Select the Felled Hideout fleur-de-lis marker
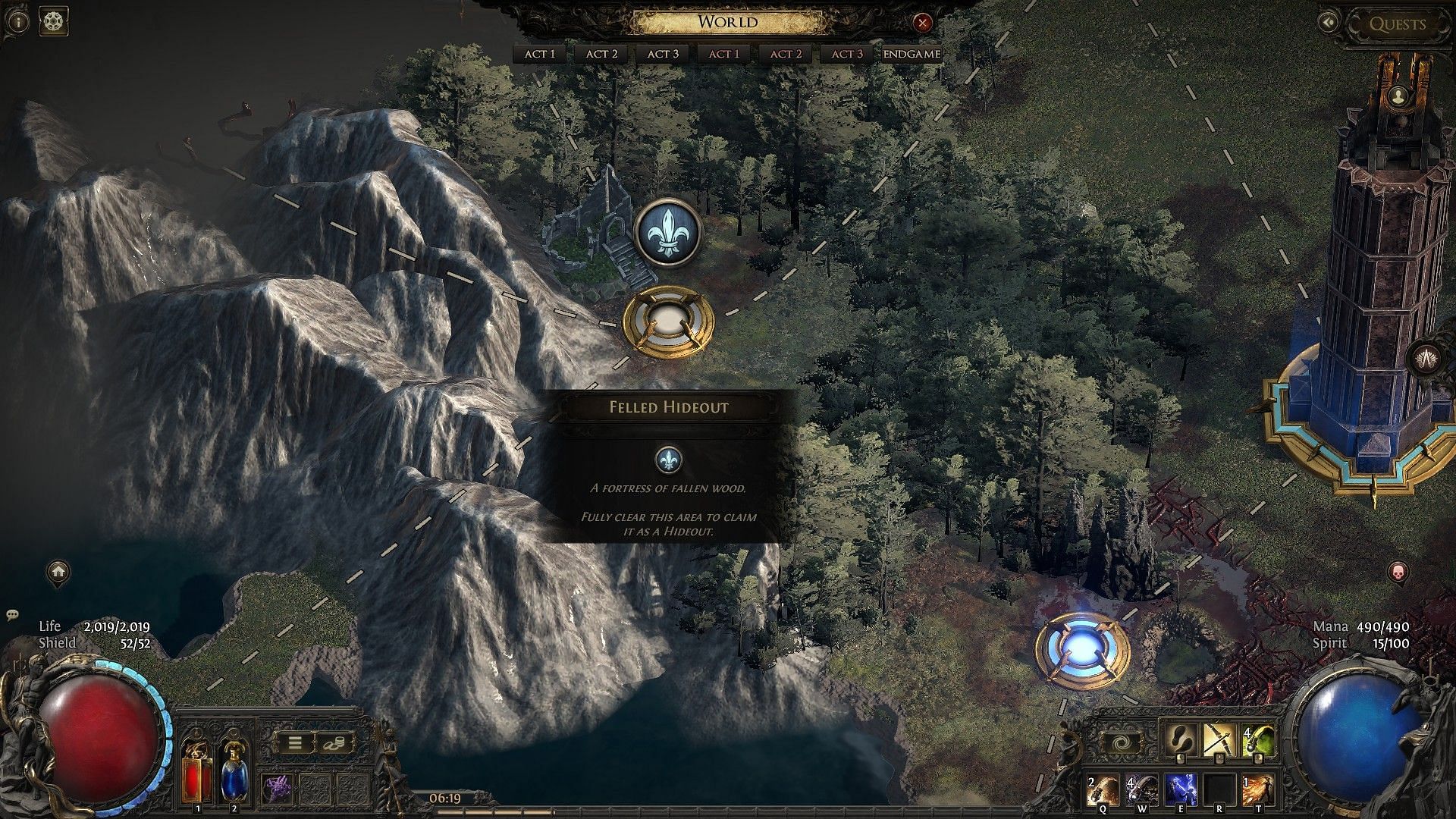This screenshot has width=1456, height=819. (667, 233)
